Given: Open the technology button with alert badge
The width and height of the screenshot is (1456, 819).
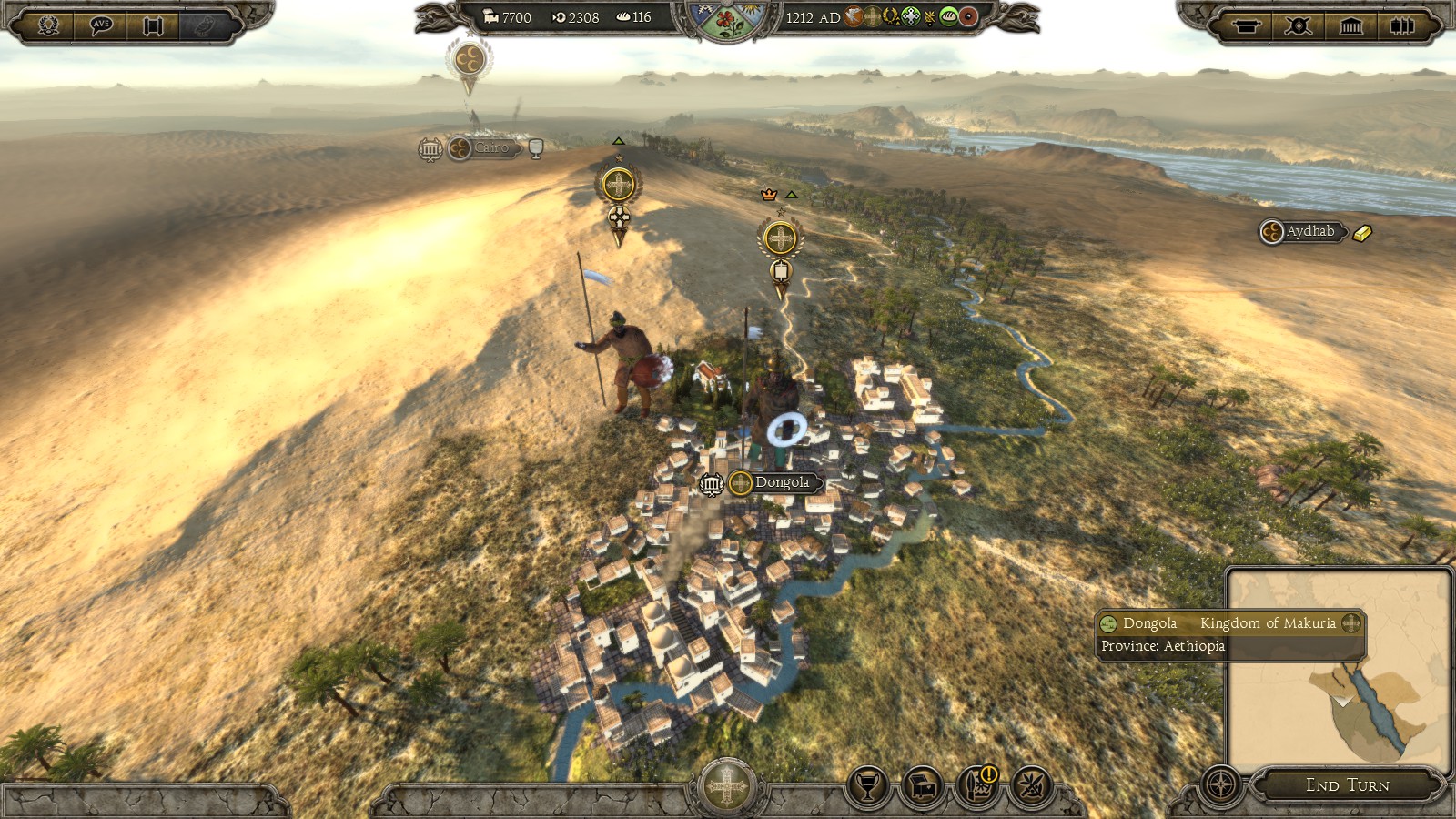Looking at the screenshot, I should coord(977,785).
